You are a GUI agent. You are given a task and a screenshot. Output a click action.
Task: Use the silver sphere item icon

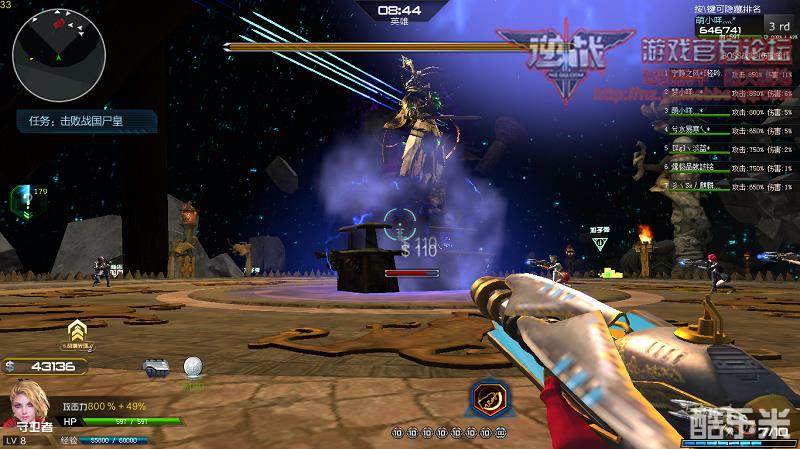193,368
